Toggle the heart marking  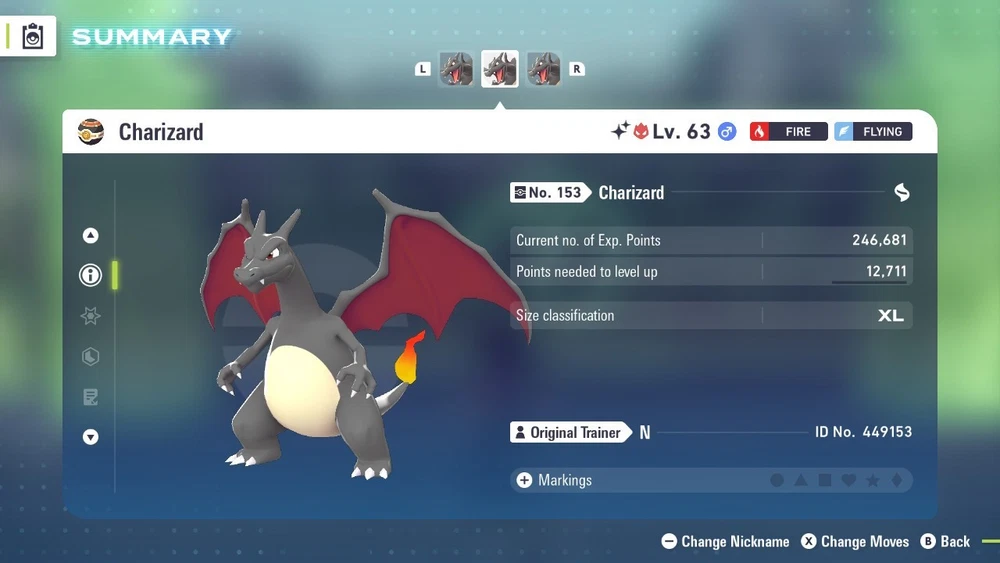[849, 481]
